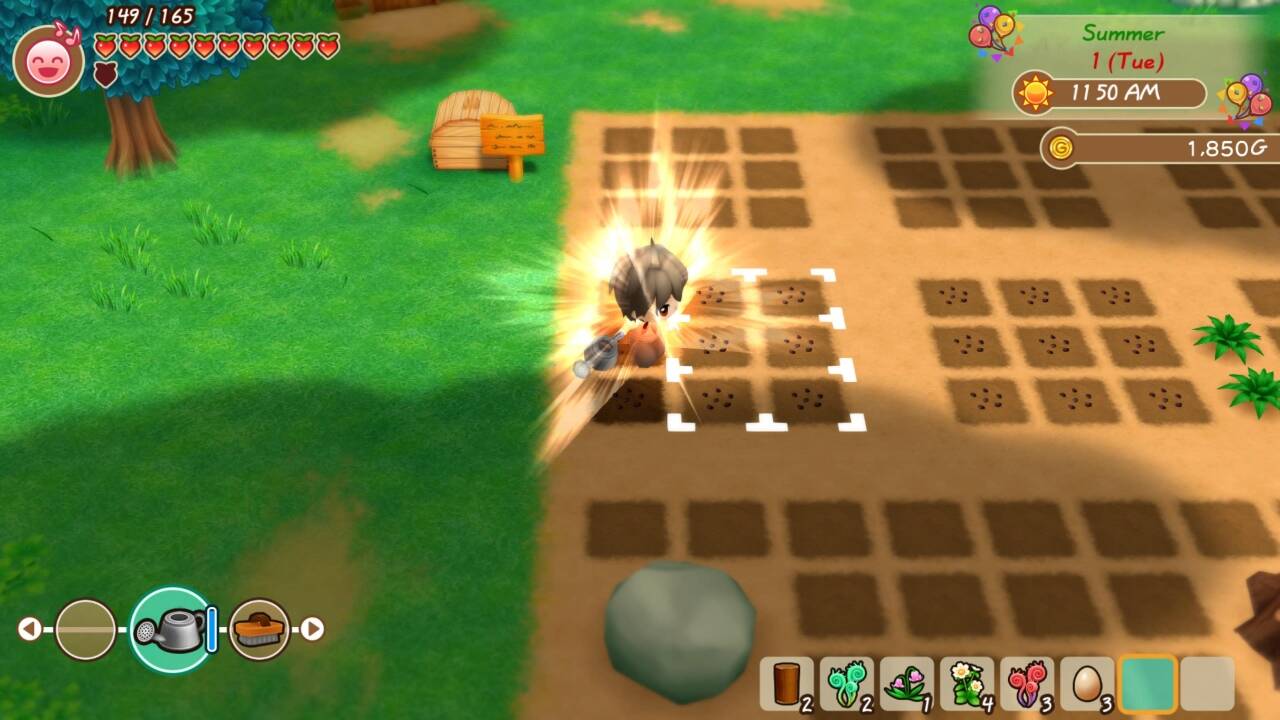Select the red curly grass item
Screen dimensions: 1280x720
coord(1026,683)
